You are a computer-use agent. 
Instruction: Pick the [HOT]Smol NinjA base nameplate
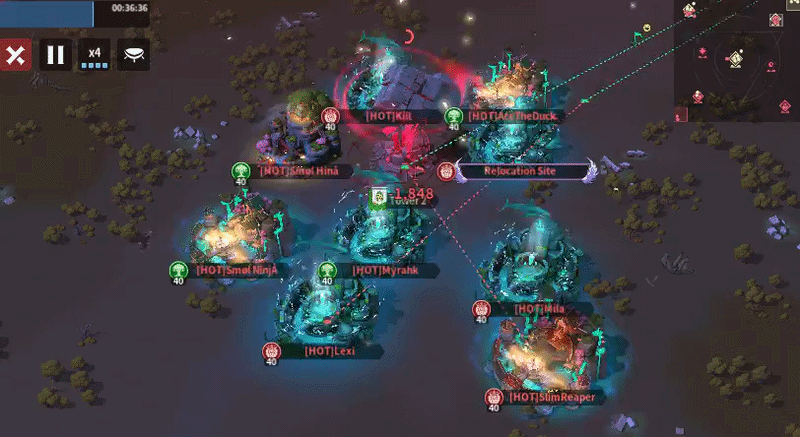(236, 270)
